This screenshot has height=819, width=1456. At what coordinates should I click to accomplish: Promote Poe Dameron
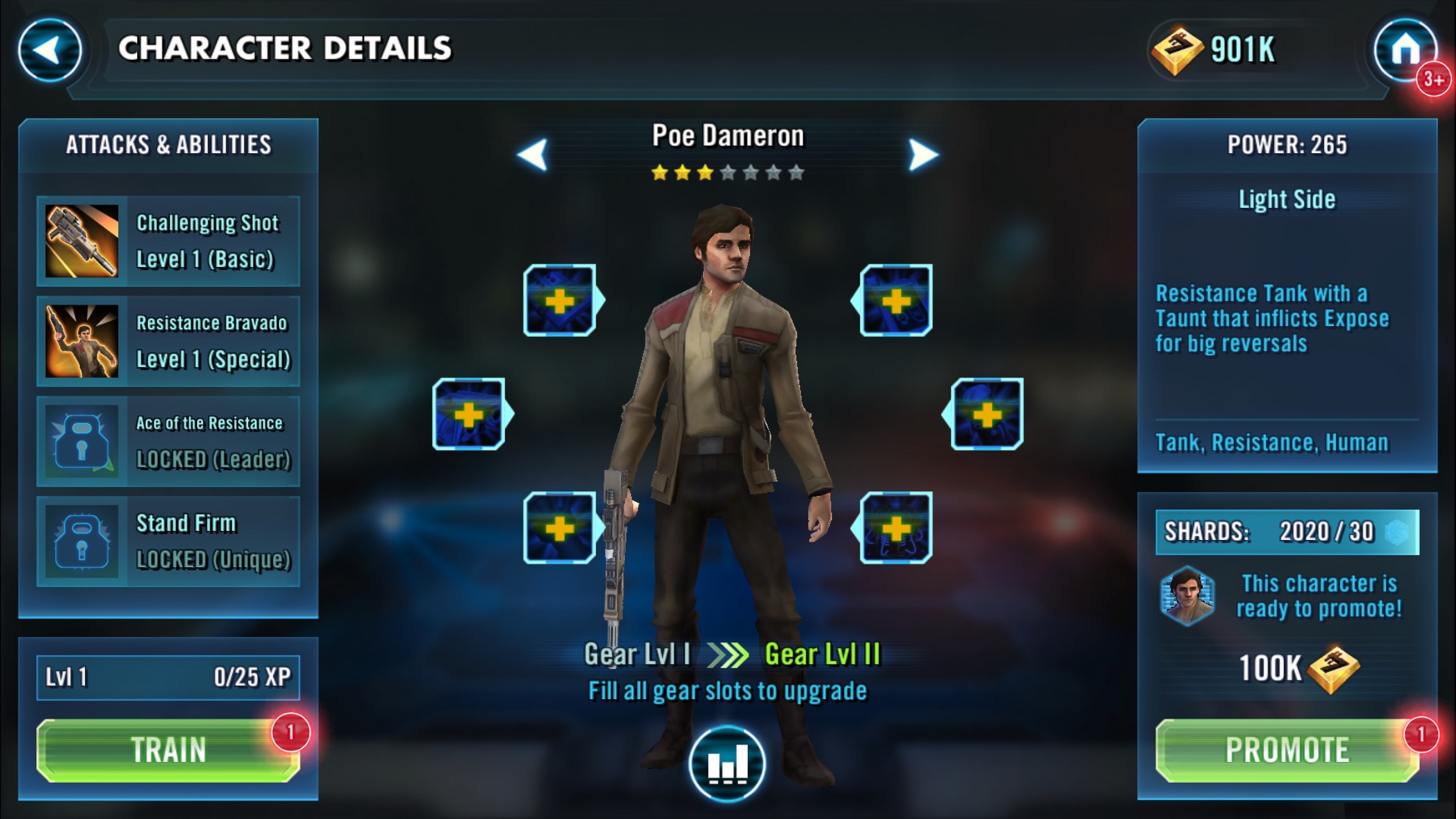point(1287,750)
